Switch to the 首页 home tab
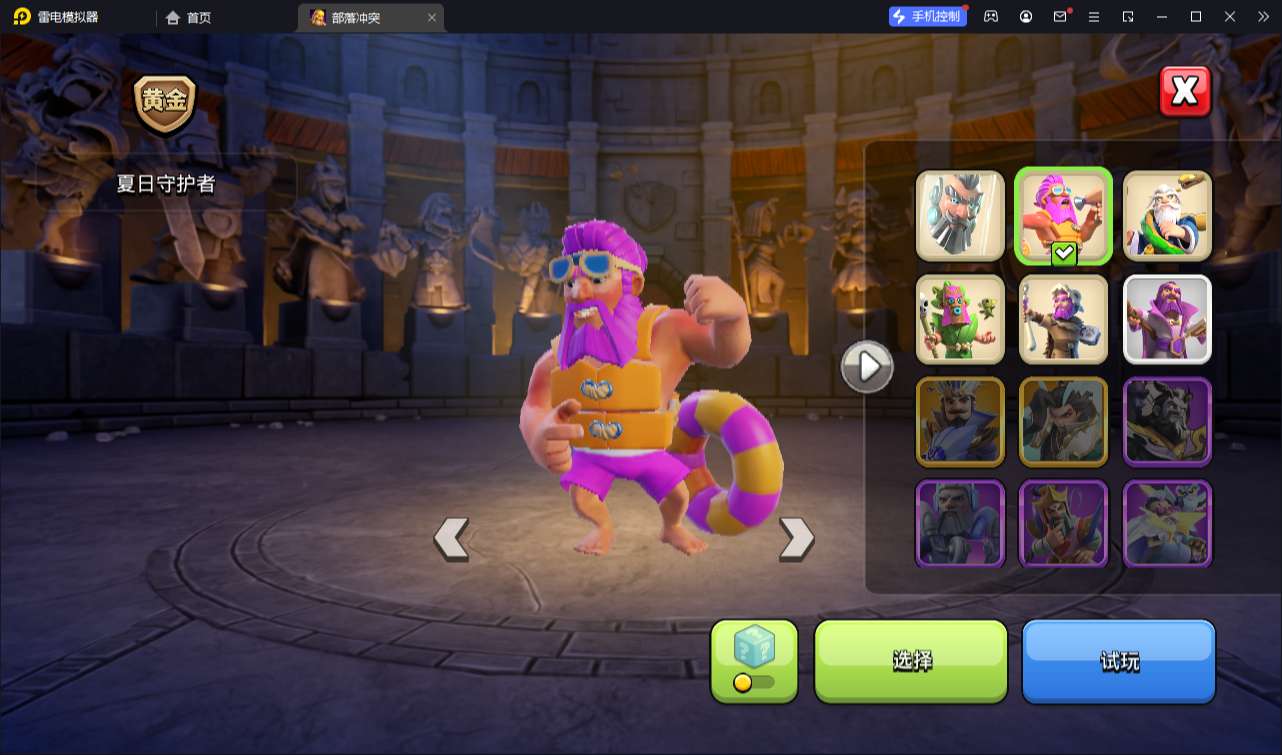Screen dimensions: 1282x755 [x=189, y=17]
